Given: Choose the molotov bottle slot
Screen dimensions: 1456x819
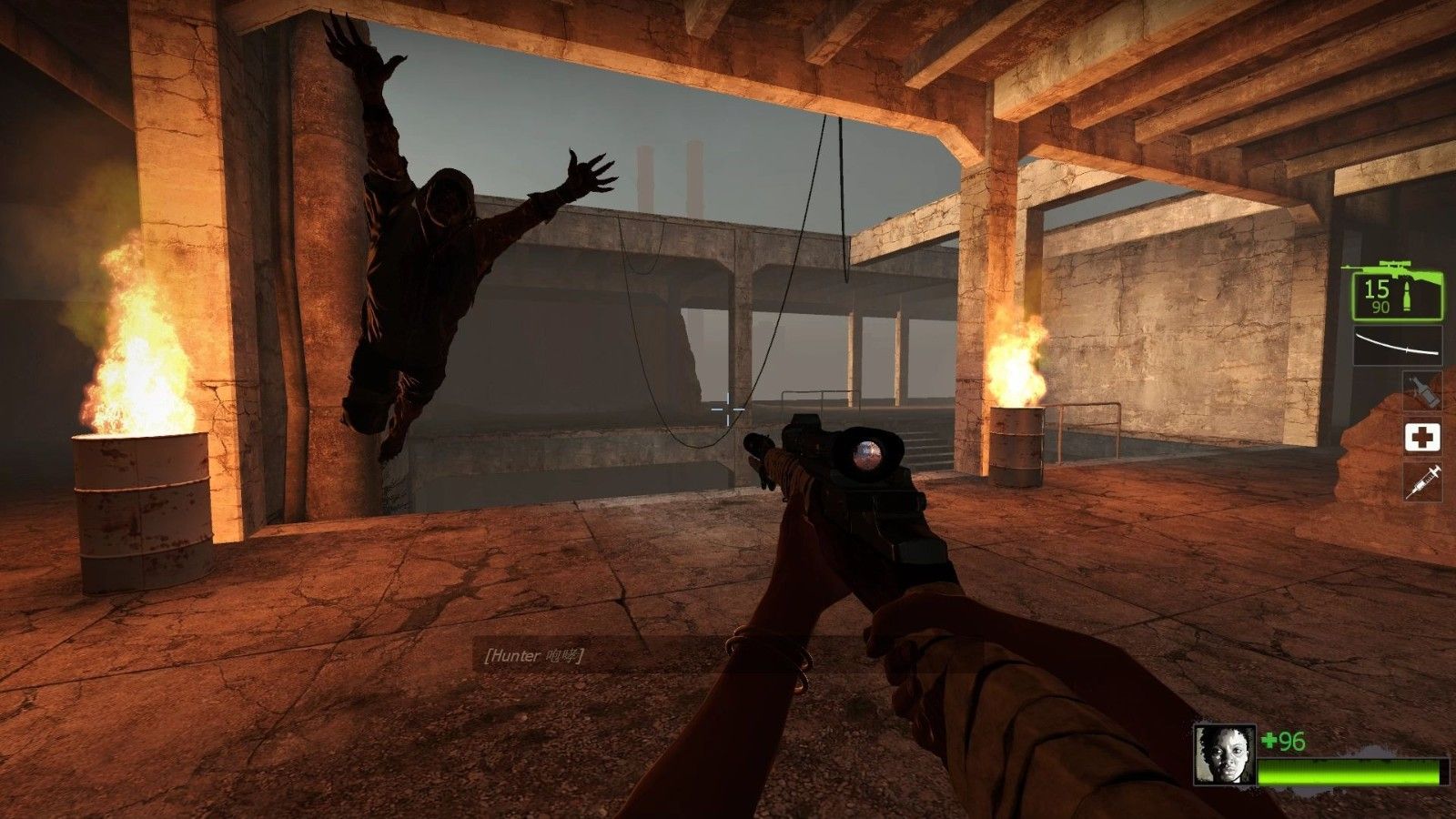Looking at the screenshot, I should [x=1422, y=391].
